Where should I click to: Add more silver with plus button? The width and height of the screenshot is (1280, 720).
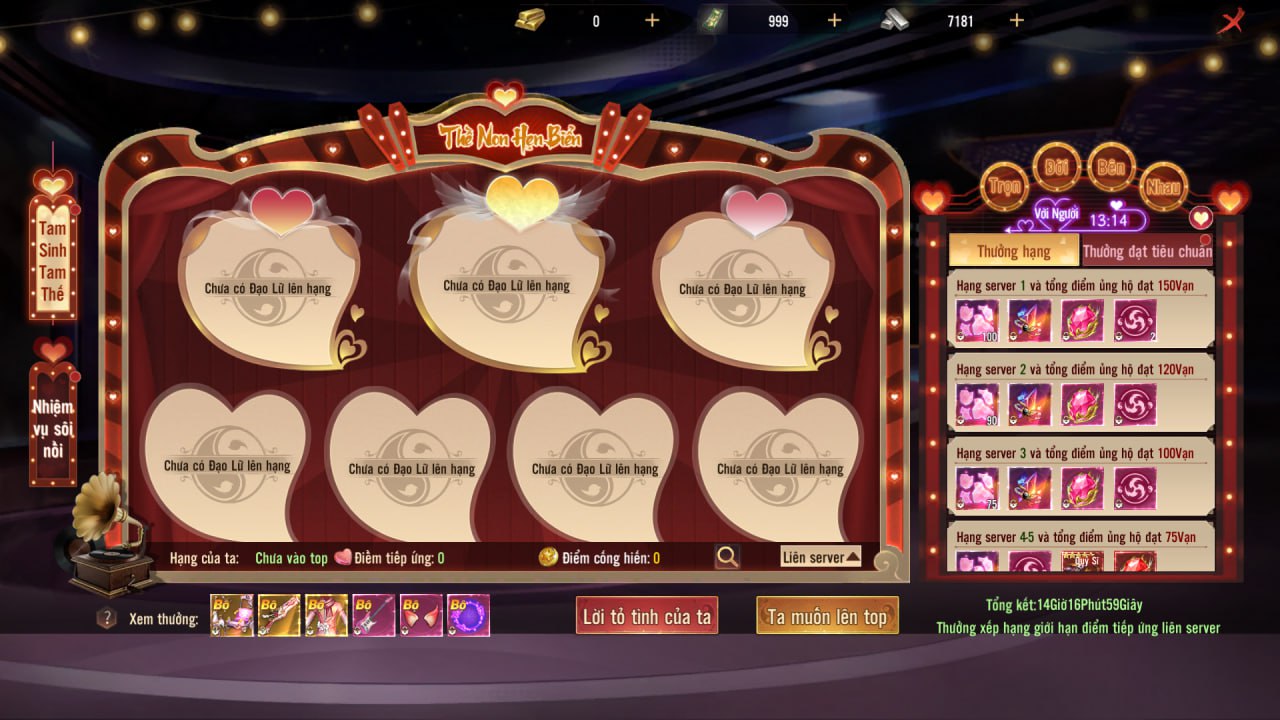click(1016, 20)
